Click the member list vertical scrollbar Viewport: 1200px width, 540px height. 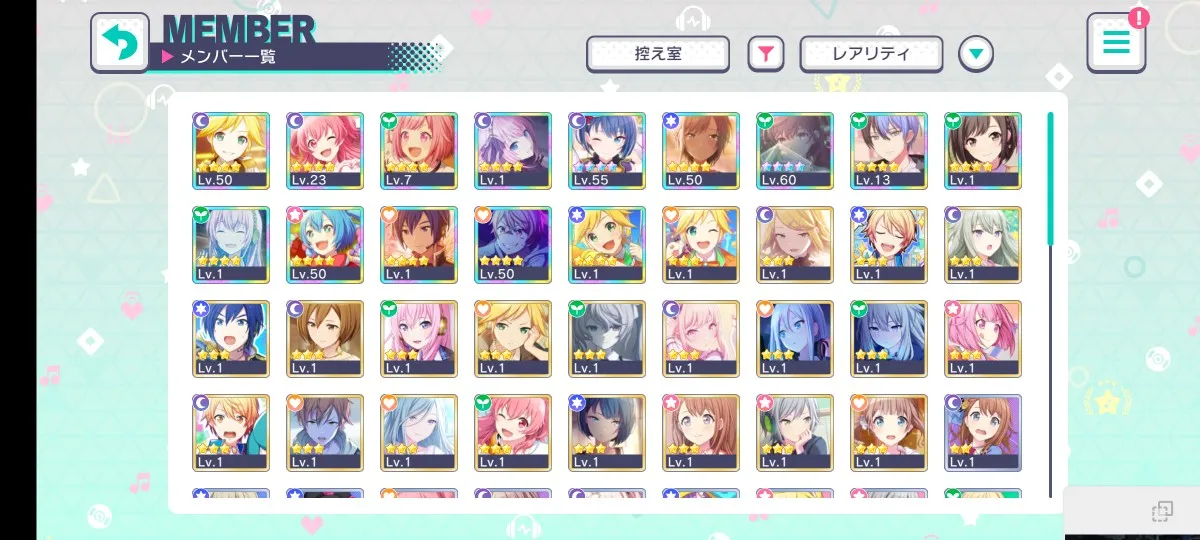1050,180
